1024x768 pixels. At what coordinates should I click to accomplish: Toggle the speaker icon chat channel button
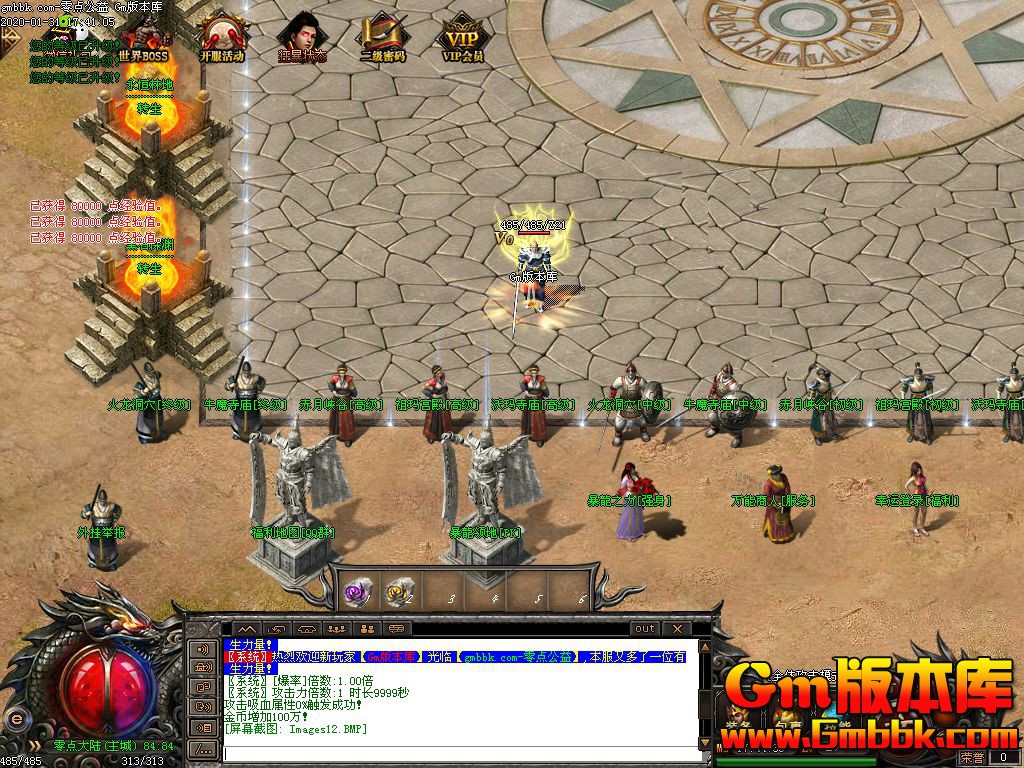[x=203, y=649]
